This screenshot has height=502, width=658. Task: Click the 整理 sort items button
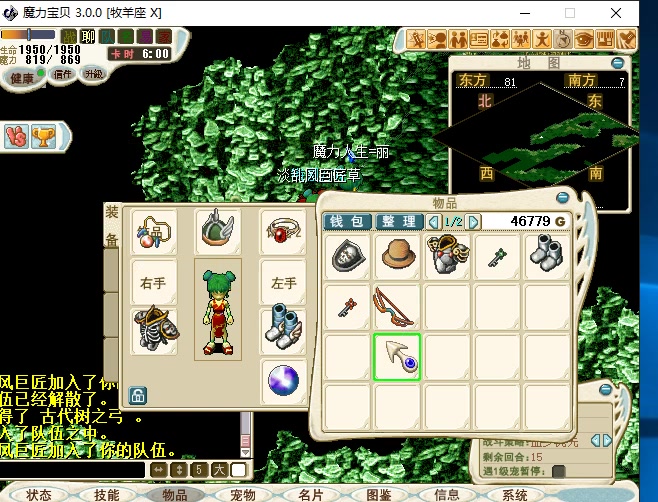(x=399, y=221)
